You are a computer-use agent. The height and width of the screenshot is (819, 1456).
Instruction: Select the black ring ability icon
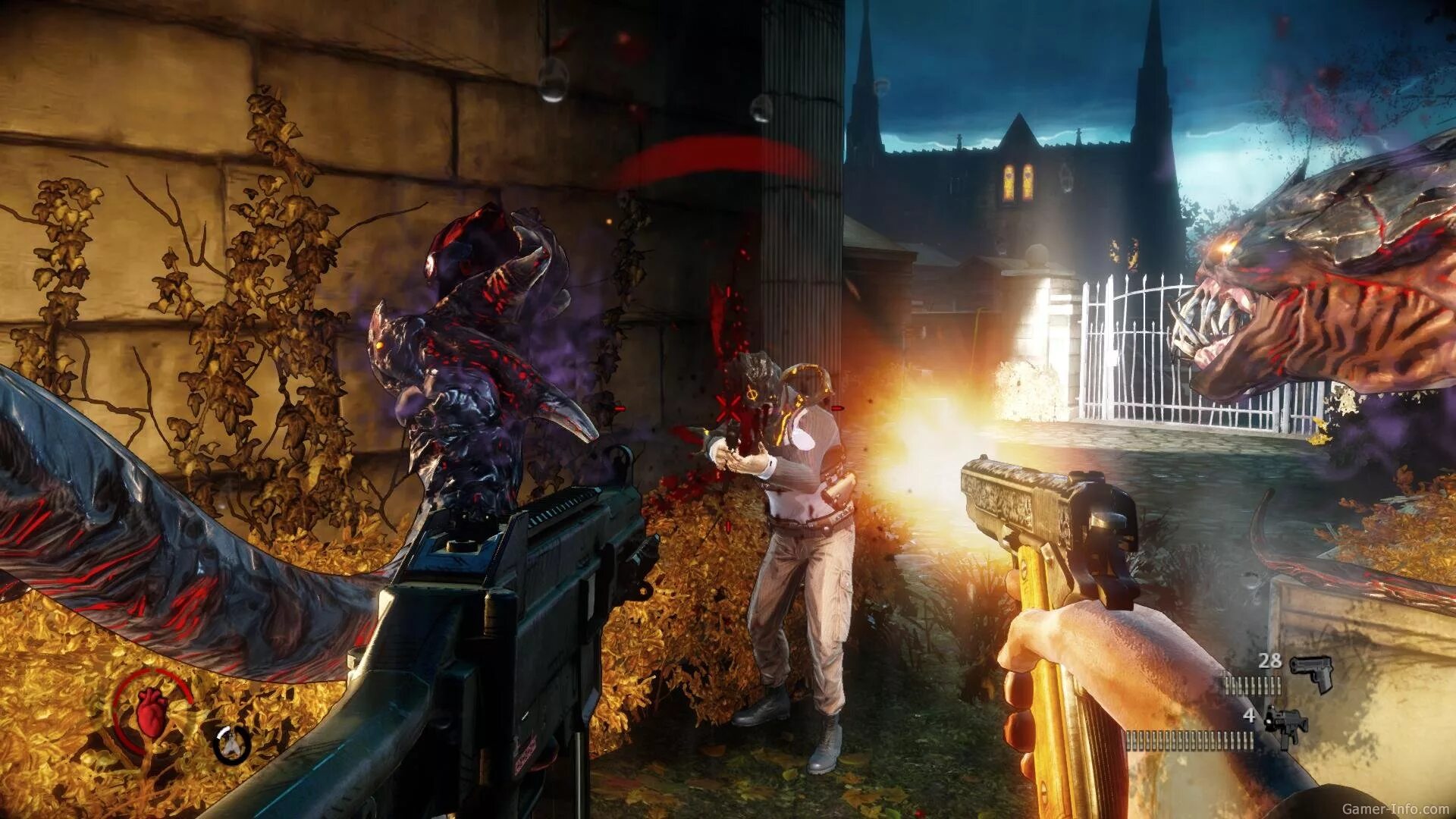(x=232, y=745)
